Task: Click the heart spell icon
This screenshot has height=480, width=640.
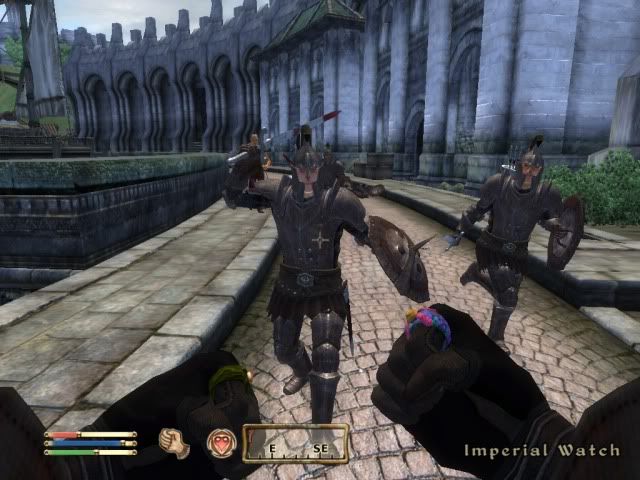Action: click(220, 443)
